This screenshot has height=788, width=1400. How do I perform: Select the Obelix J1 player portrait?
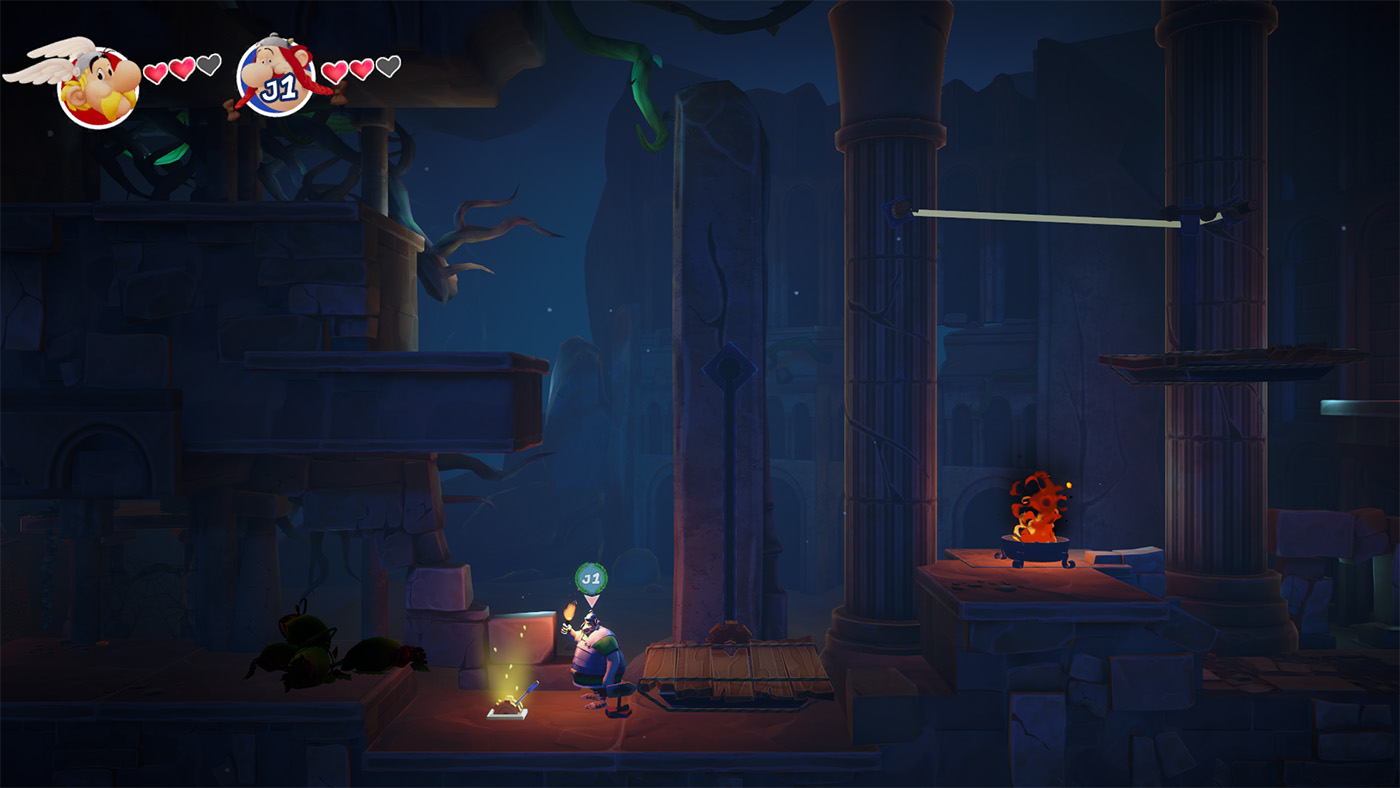(278, 80)
